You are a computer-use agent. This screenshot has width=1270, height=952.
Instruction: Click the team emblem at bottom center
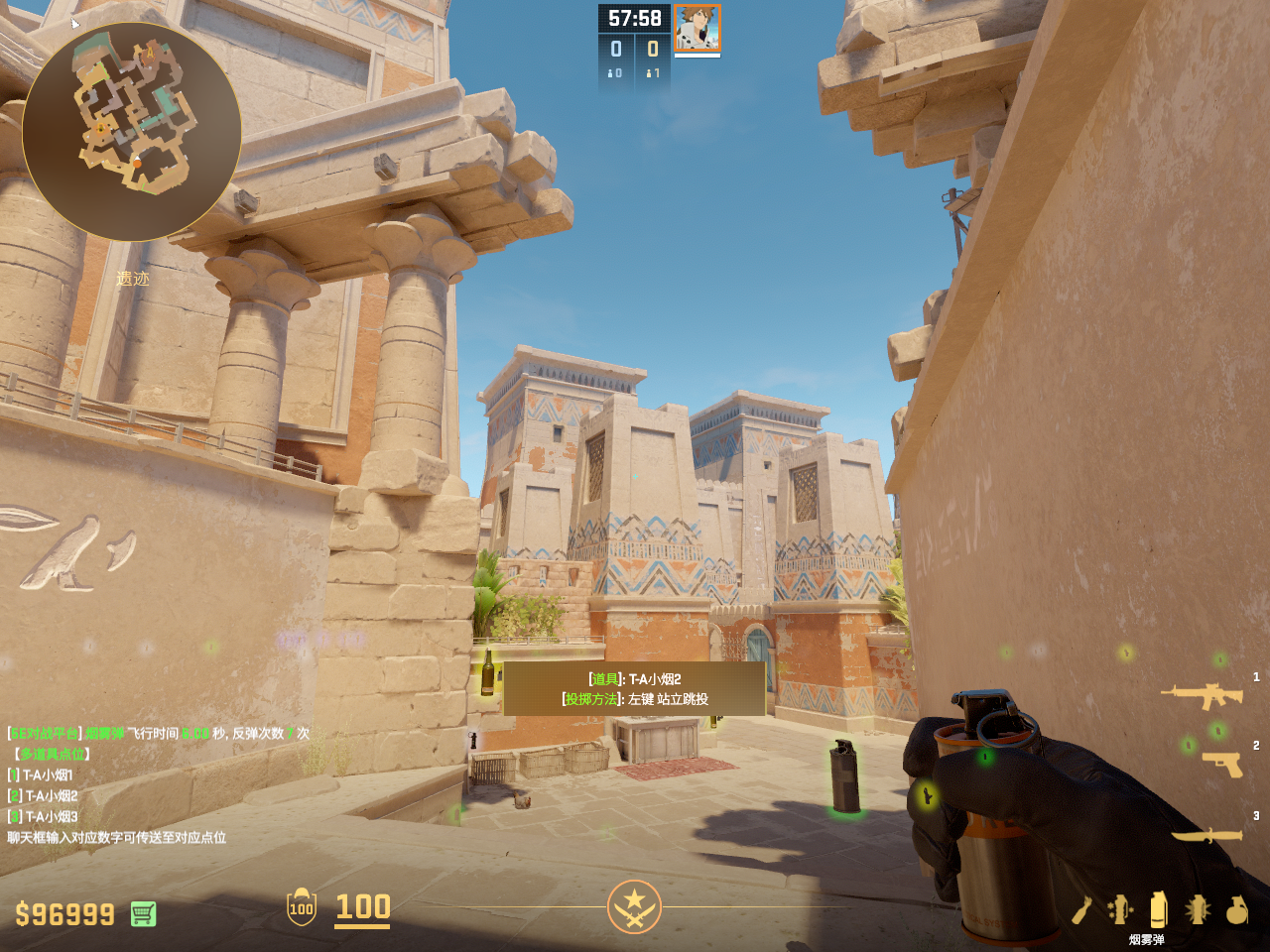pos(634,906)
